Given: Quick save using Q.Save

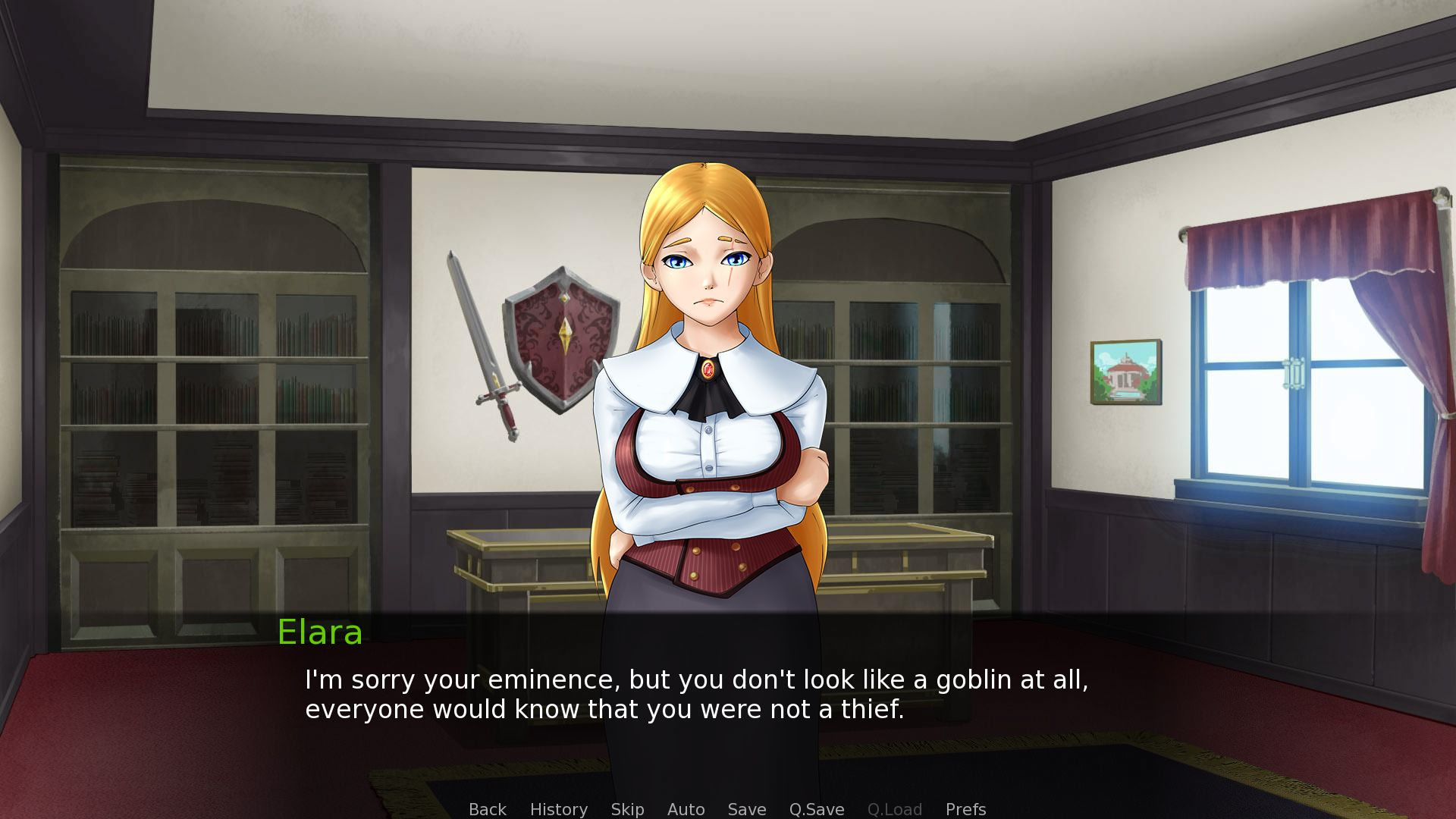Looking at the screenshot, I should coord(816,809).
